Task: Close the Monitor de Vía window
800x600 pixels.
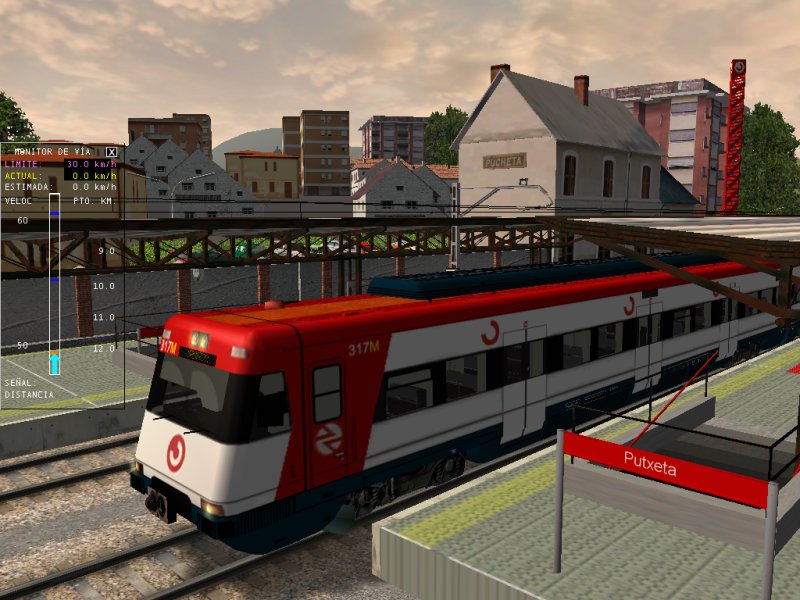Action: [111, 152]
